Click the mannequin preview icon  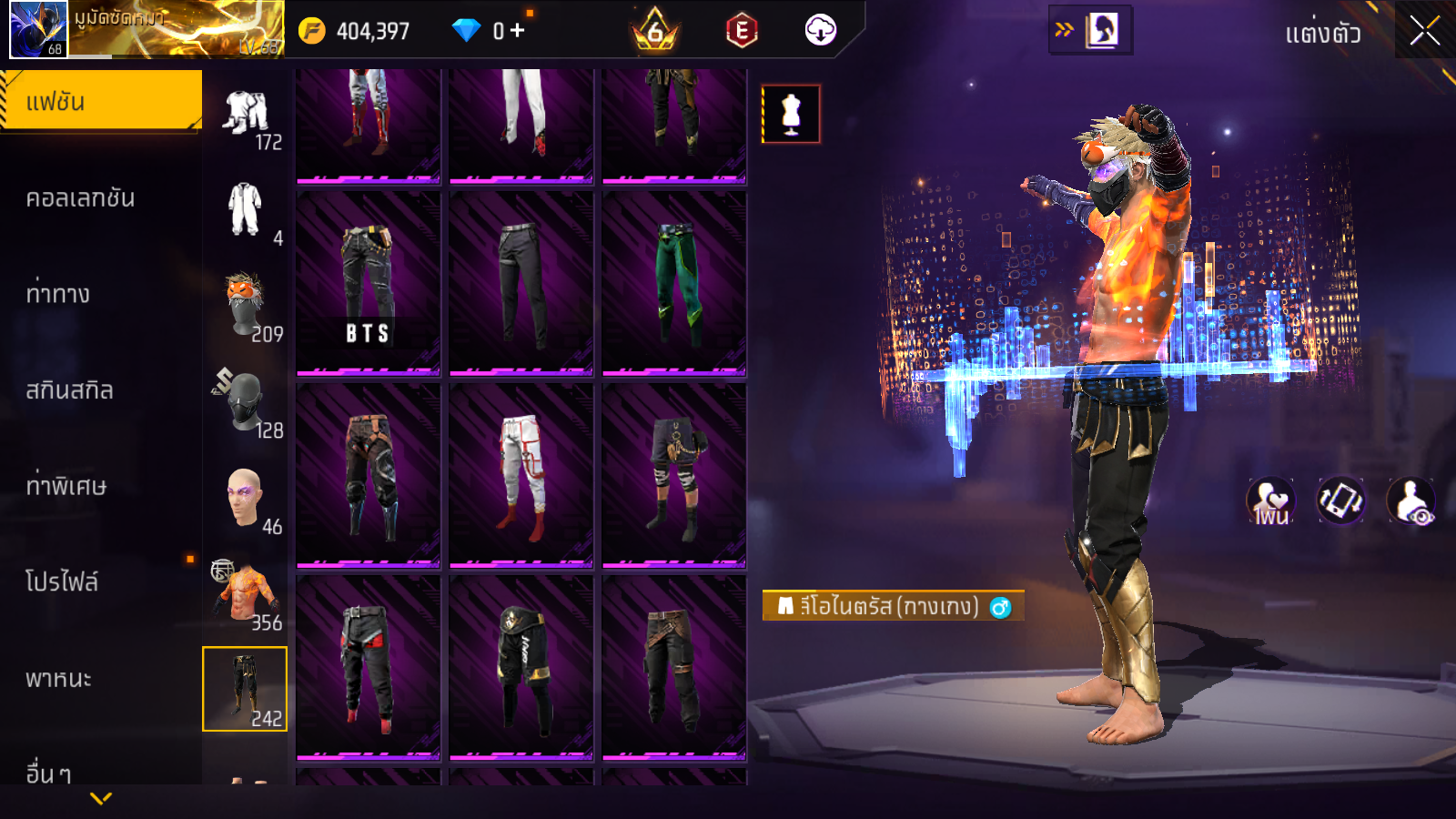(x=791, y=115)
